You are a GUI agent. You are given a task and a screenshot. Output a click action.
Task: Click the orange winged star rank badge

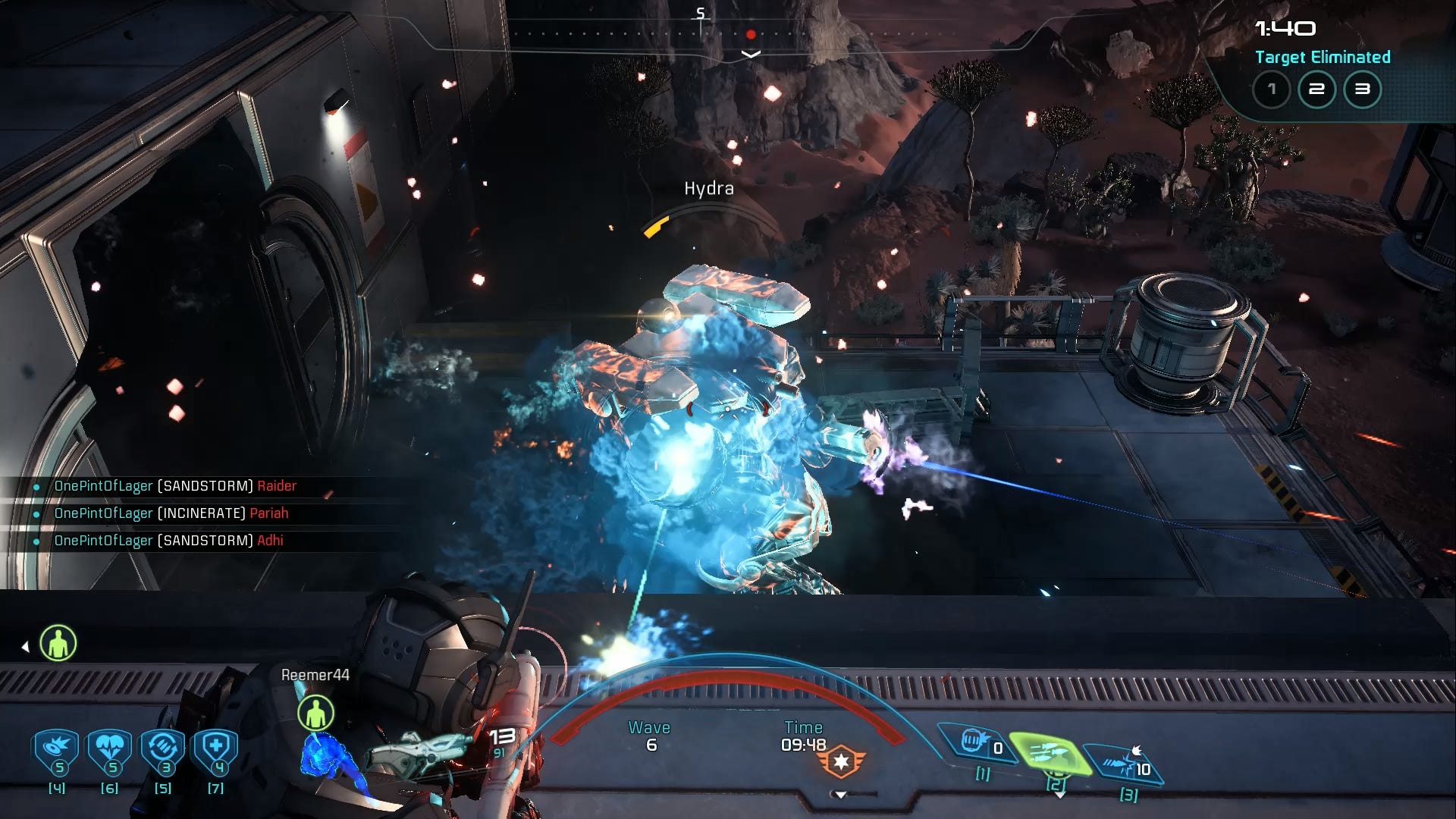[841, 761]
